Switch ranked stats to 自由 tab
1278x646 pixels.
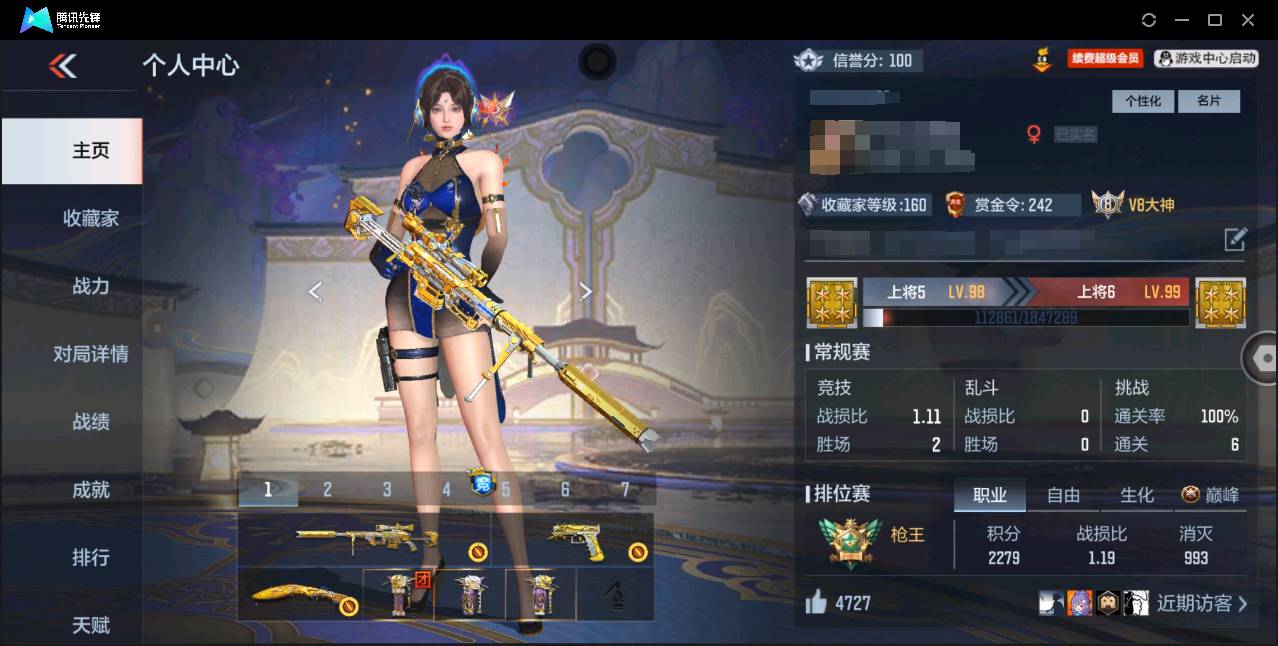pyautogui.click(x=1063, y=495)
